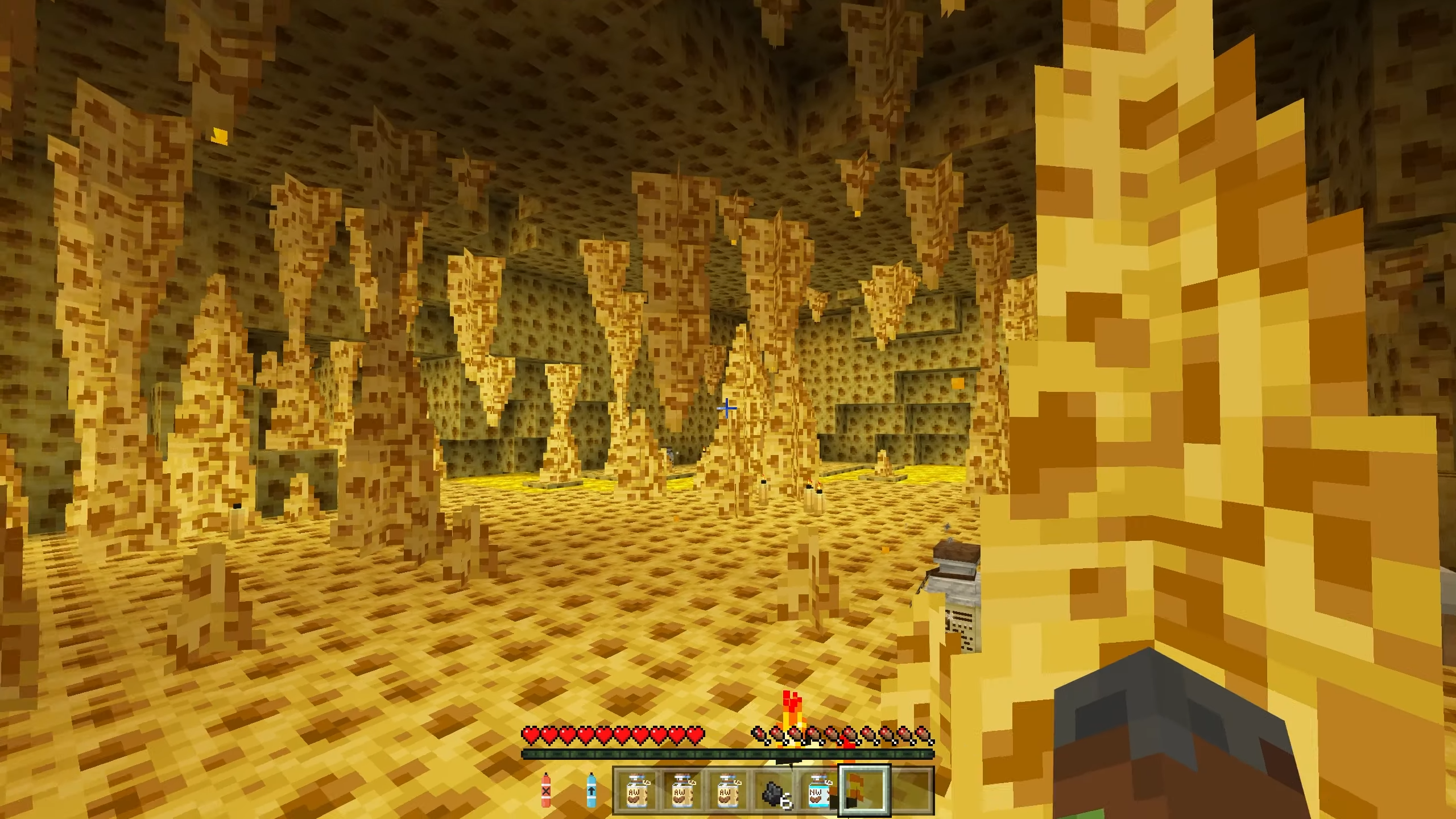This screenshot has width=1456, height=819.
Task: Choose the highlighted torch hotbar slot
Action: [864, 791]
